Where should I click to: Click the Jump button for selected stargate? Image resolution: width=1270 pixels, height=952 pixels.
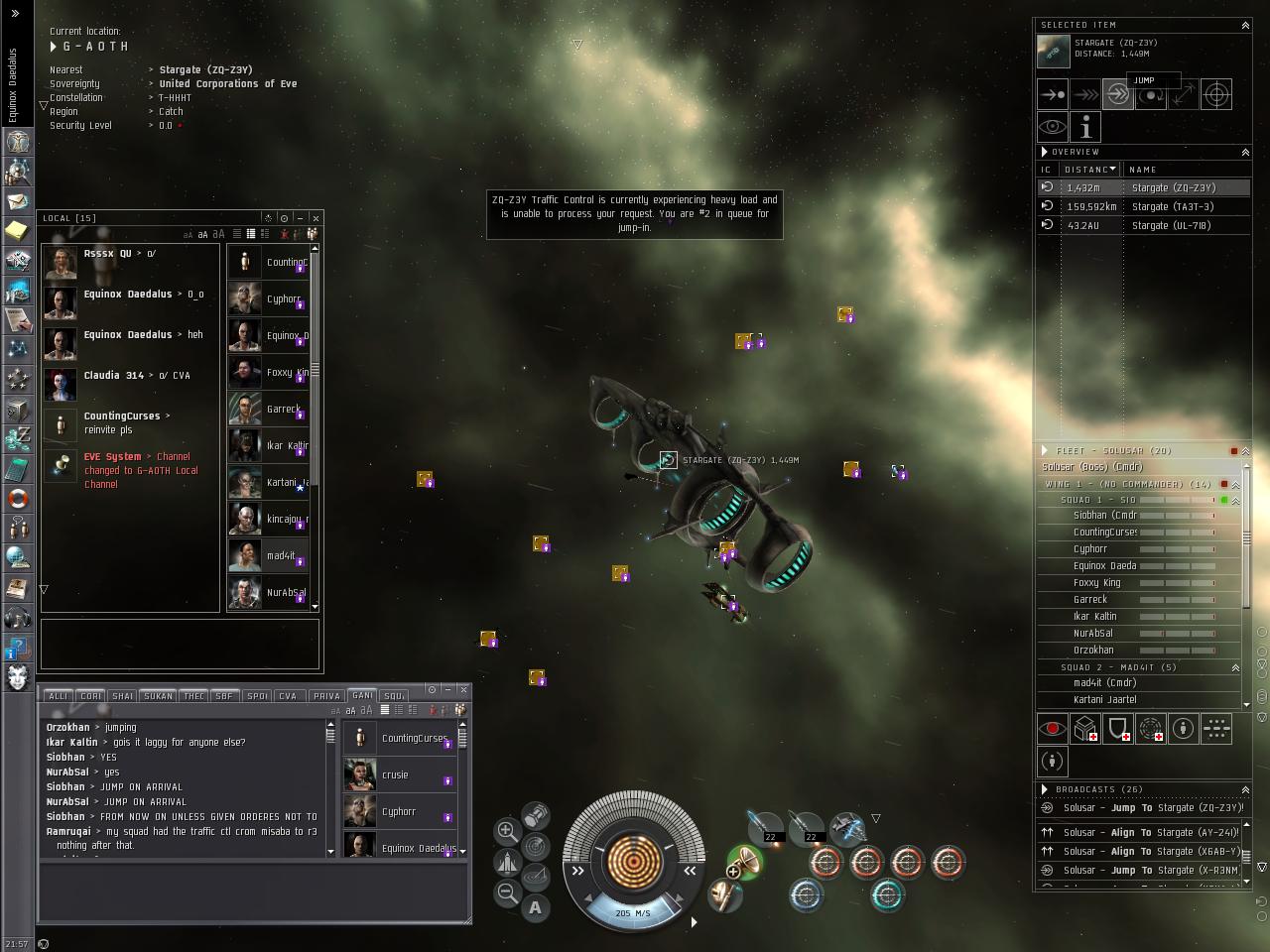click(x=1118, y=95)
